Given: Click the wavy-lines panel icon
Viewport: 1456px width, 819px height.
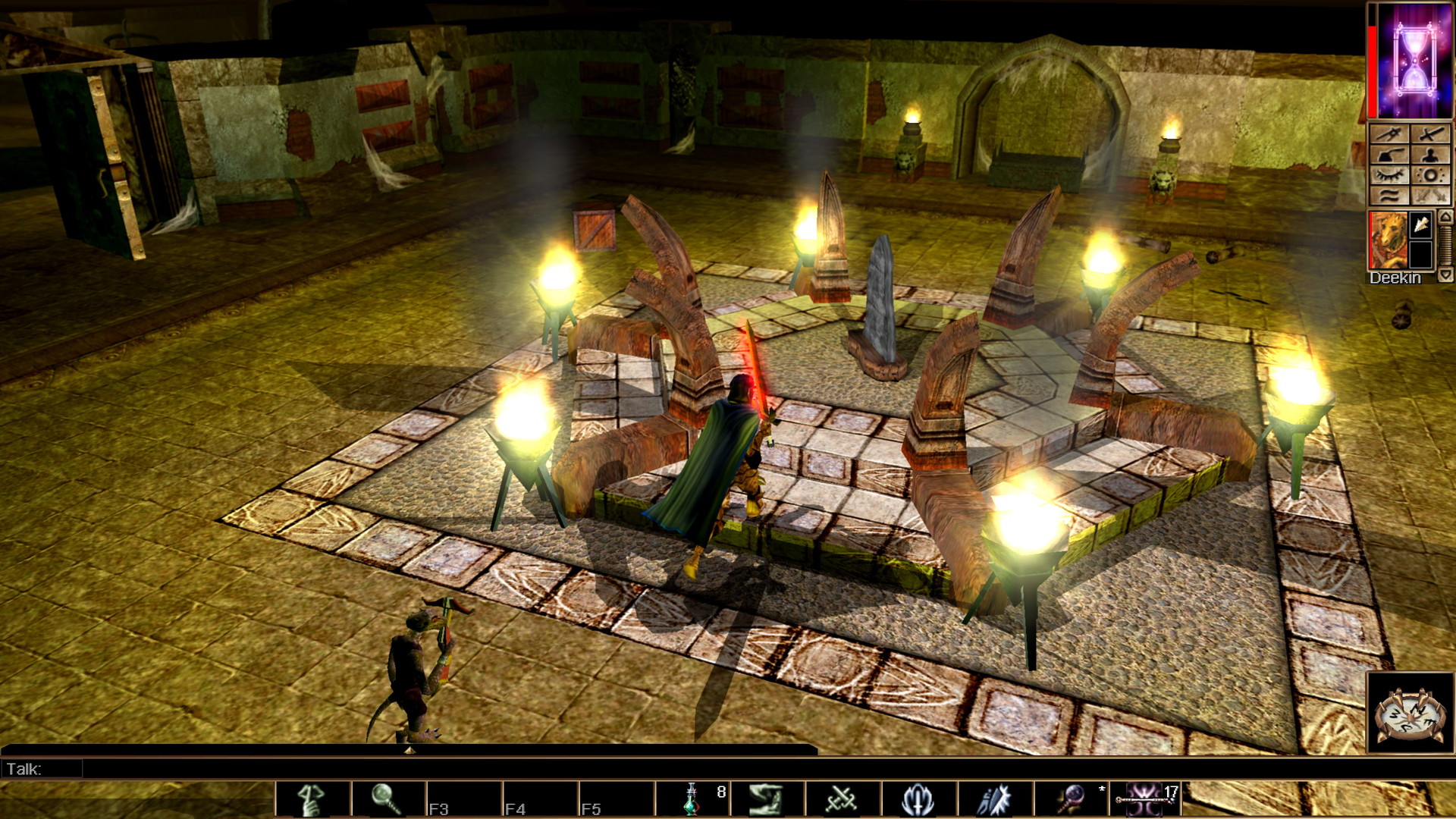Looking at the screenshot, I should point(1389,196).
